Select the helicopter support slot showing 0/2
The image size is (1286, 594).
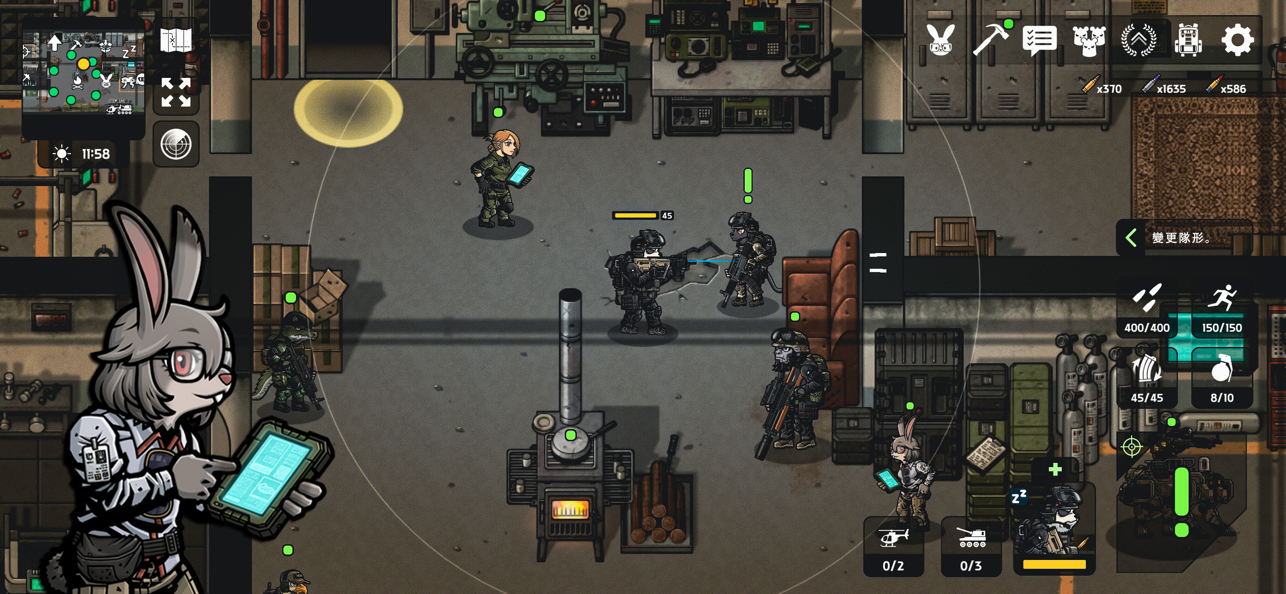click(x=893, y=547)
